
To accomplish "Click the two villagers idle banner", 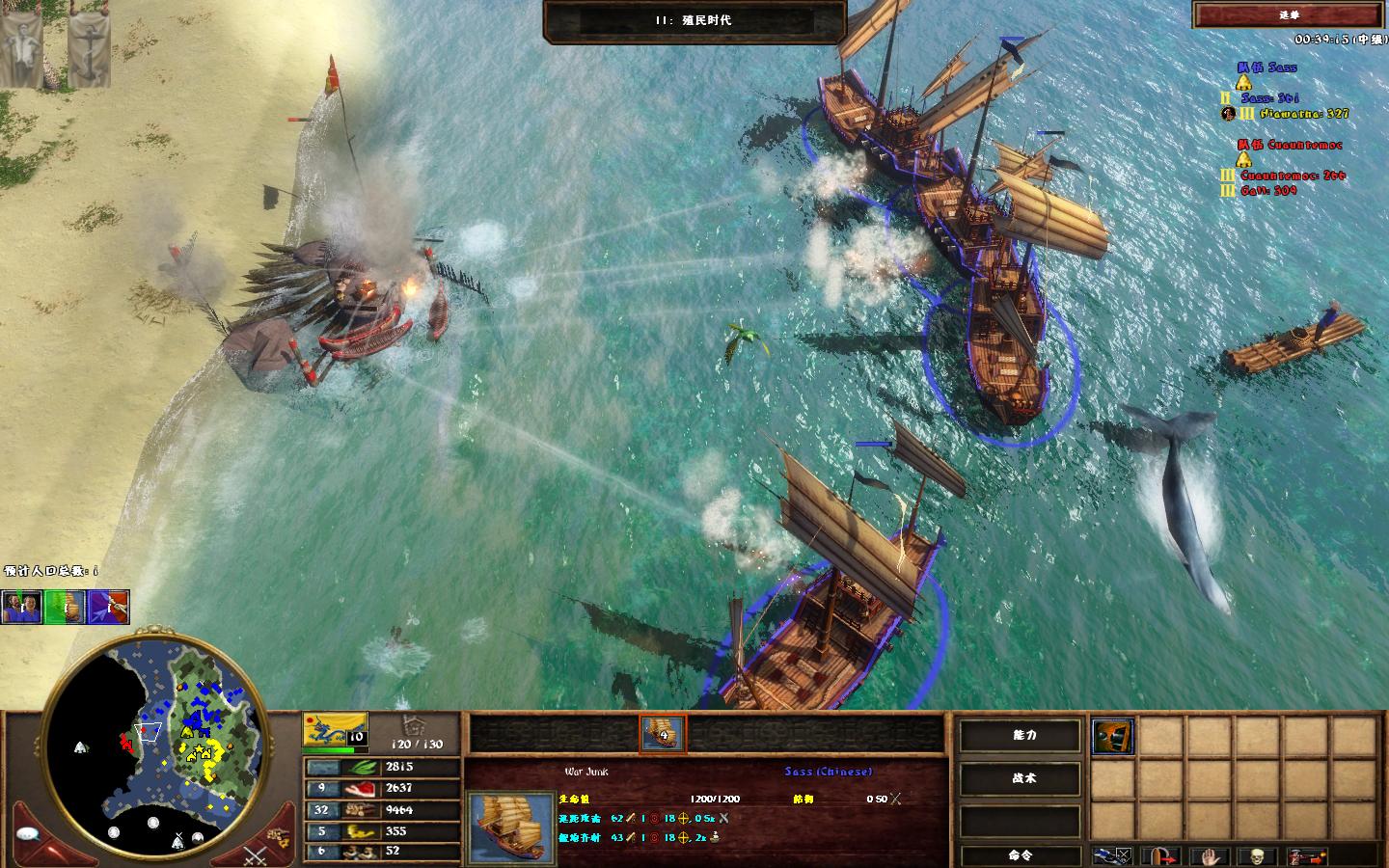I will (21, 607).
